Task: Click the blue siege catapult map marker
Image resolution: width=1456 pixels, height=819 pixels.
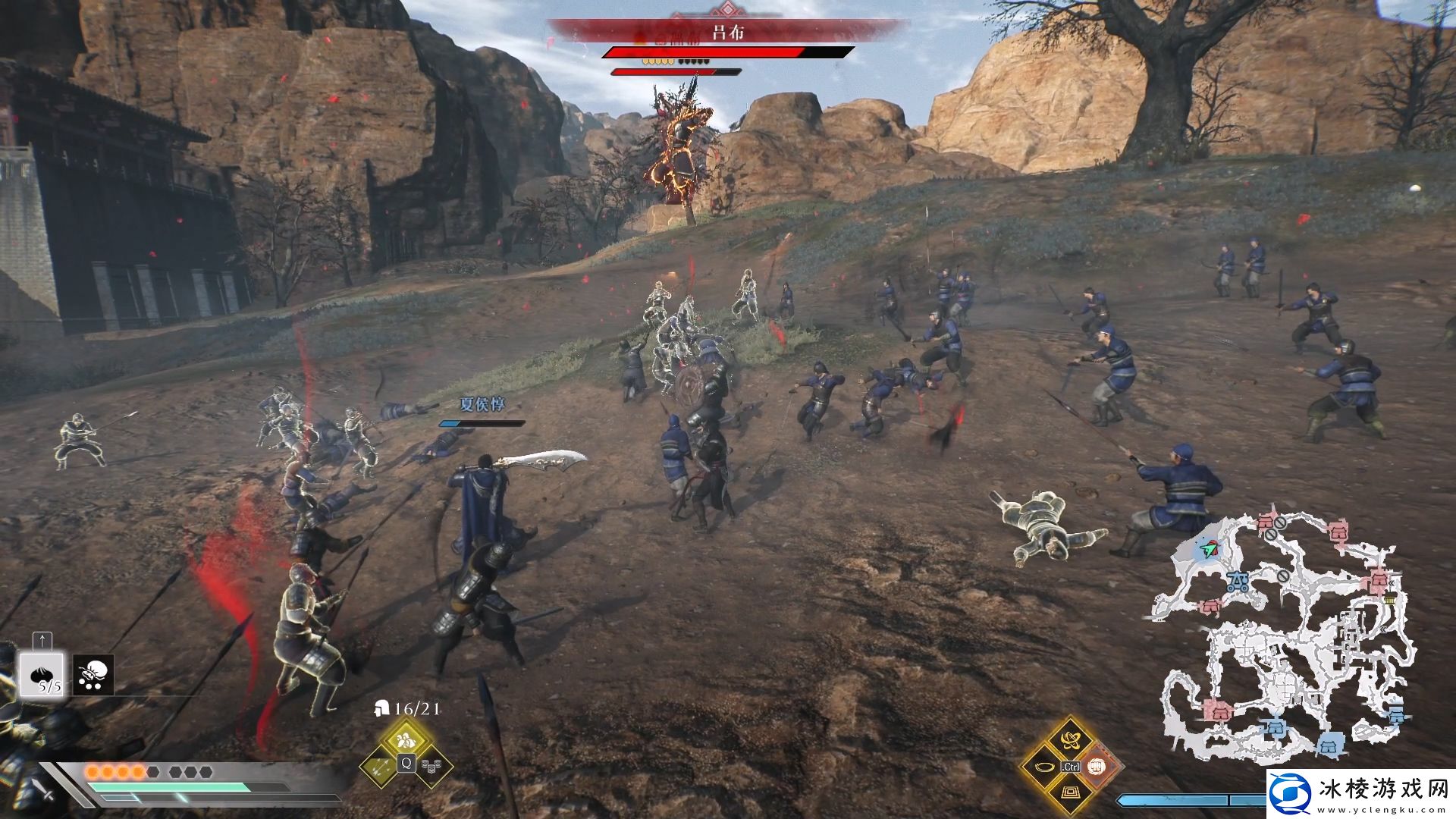Action: point(1239,582)
